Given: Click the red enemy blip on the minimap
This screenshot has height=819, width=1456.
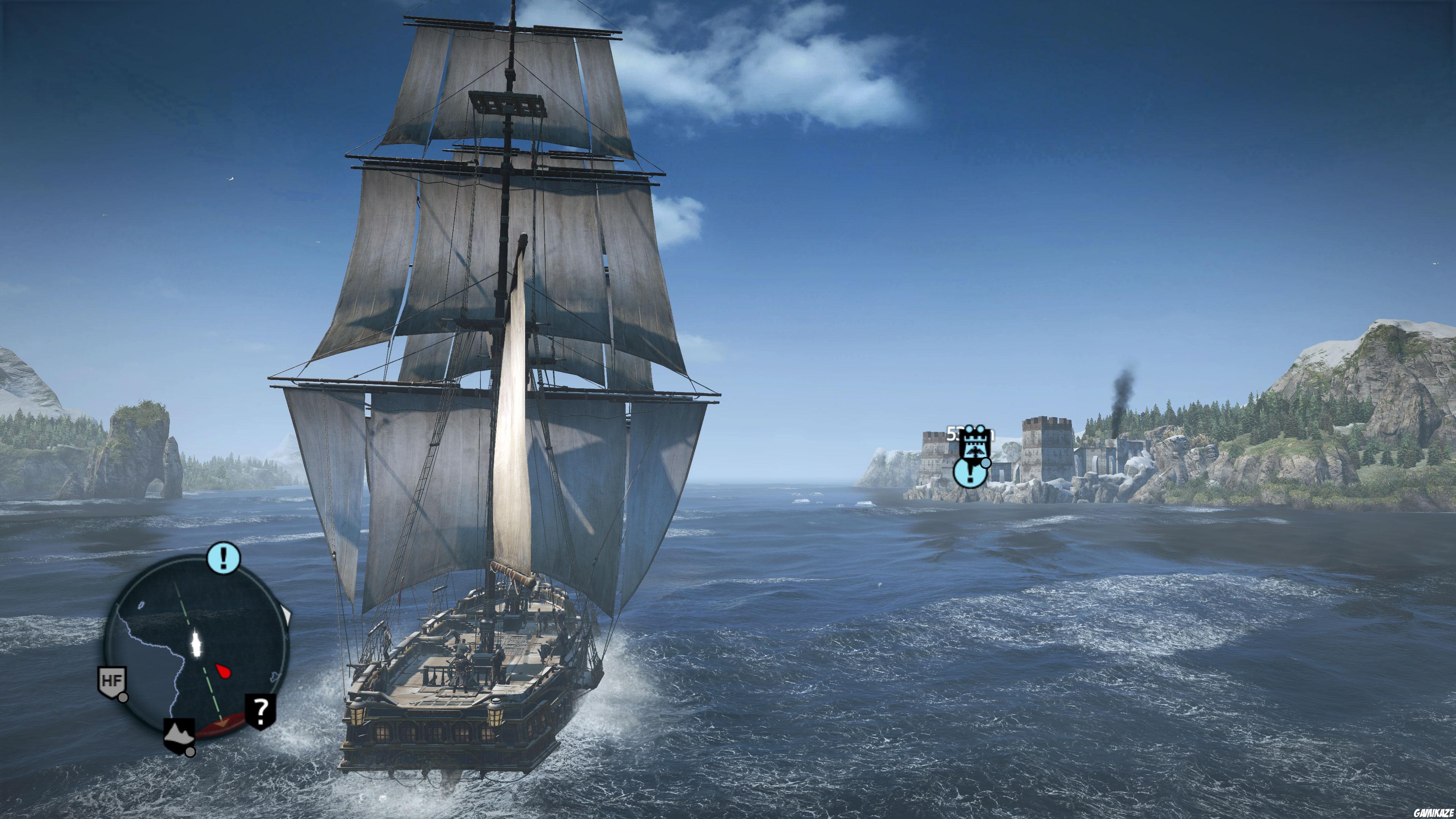Looking at the screenshot, I should click(224, 672).
